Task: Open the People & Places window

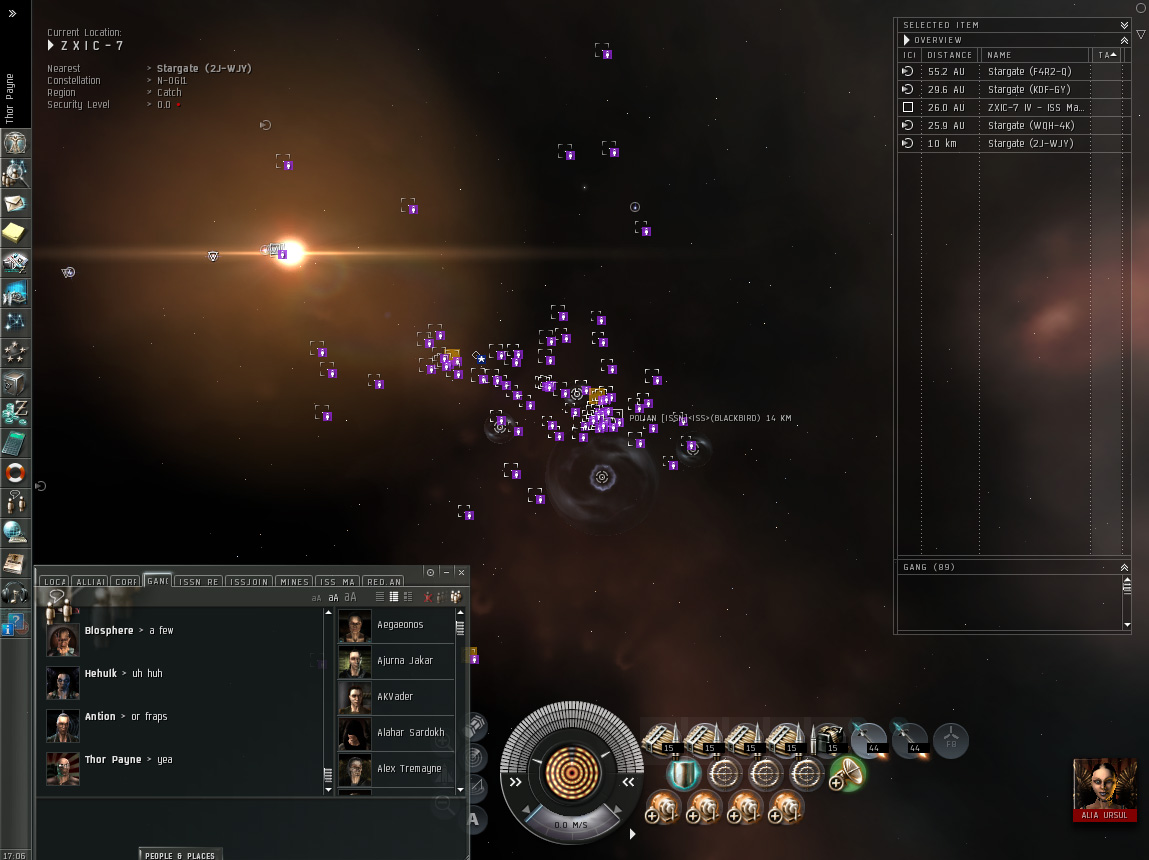Action: coord(179,855)
